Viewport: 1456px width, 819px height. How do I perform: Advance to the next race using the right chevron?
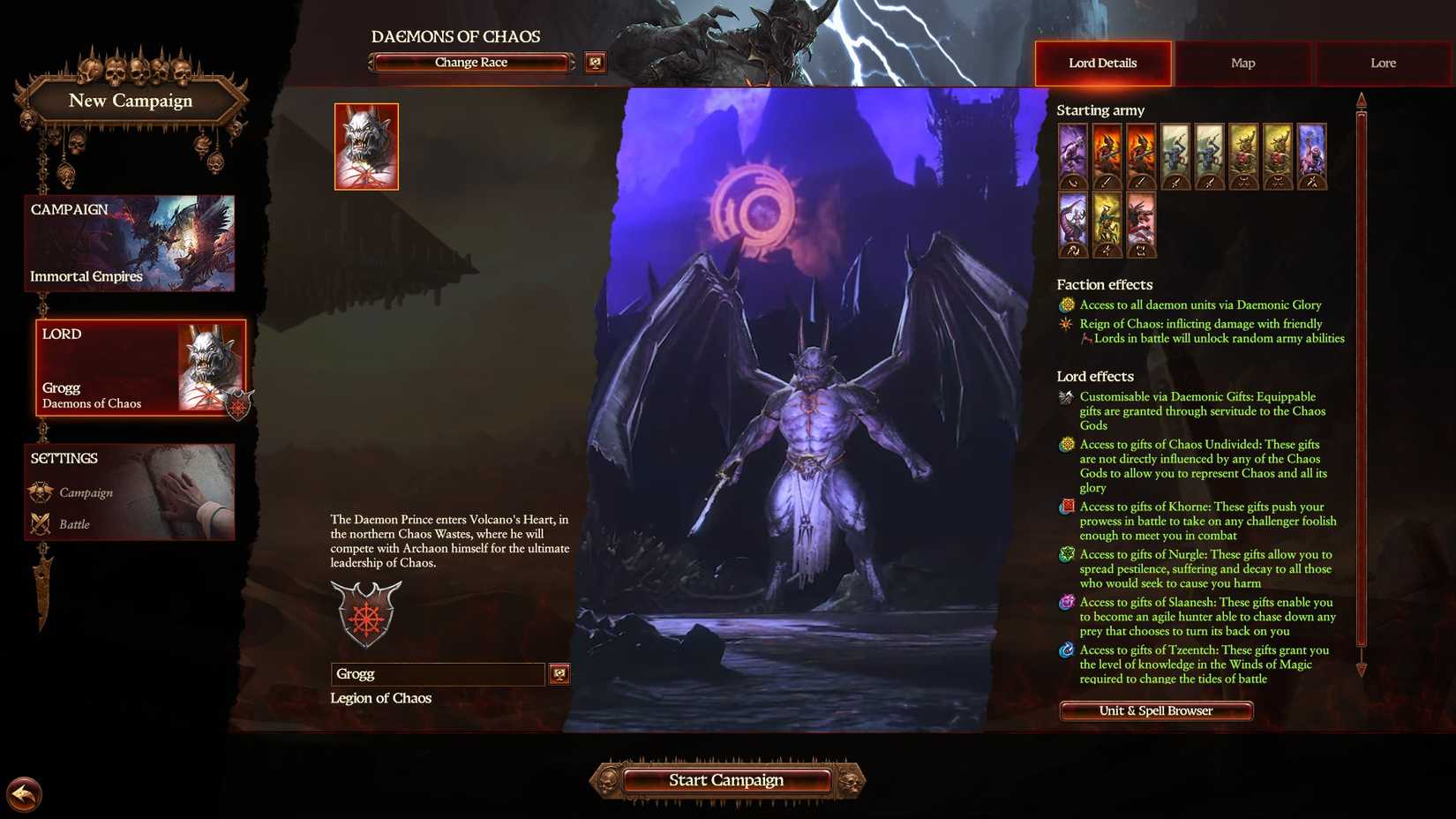click(x=573, y=62)
